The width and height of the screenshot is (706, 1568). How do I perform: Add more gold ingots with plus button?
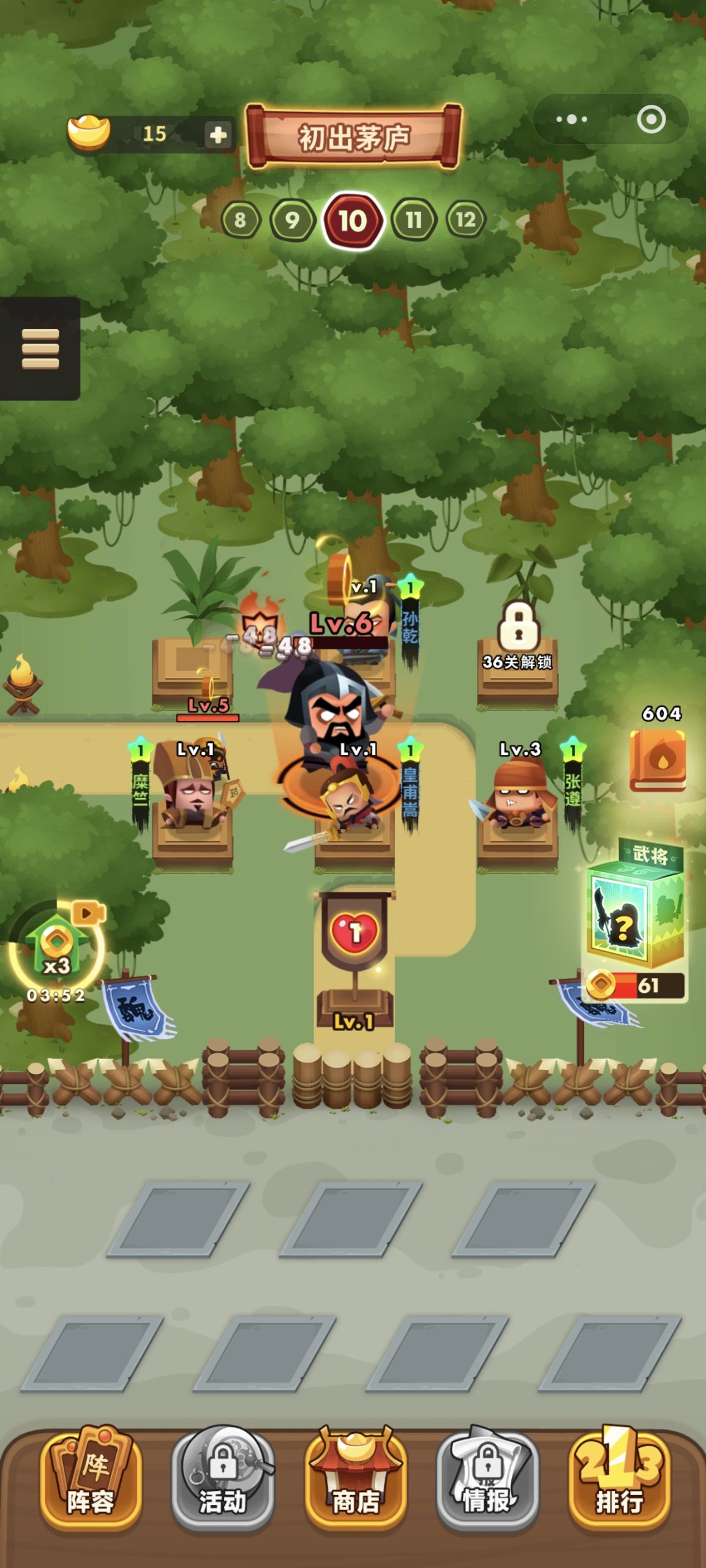click(x=219, y=134)
